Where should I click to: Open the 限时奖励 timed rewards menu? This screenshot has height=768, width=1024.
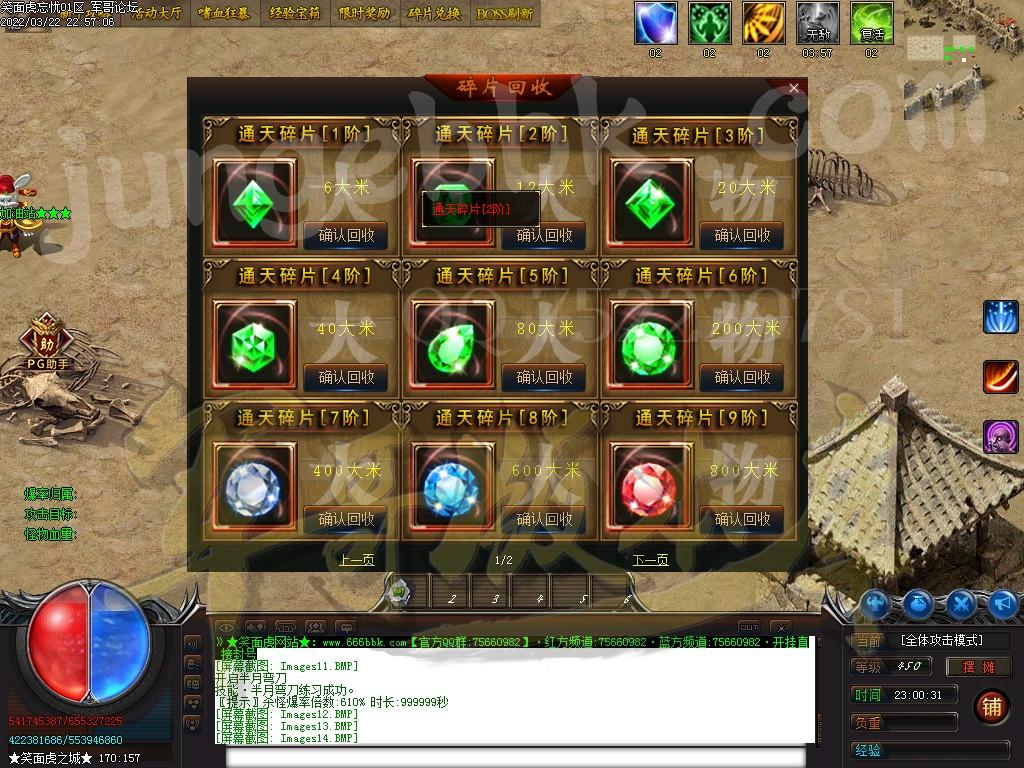(364, 14)
